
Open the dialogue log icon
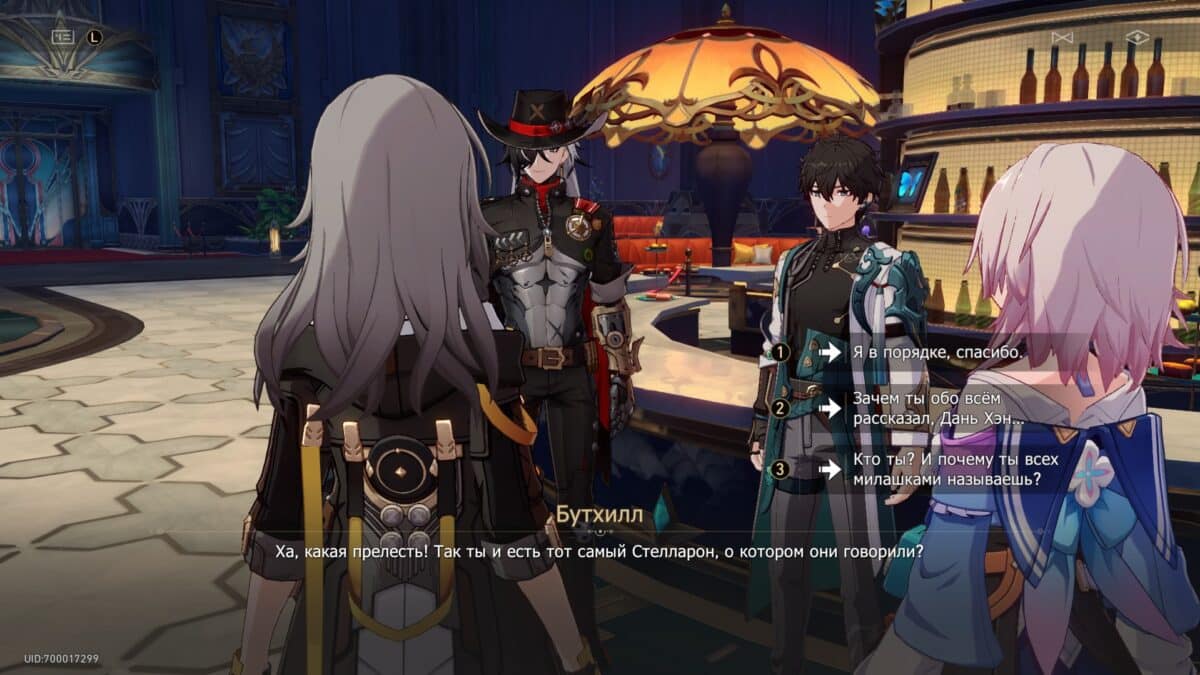63,36
